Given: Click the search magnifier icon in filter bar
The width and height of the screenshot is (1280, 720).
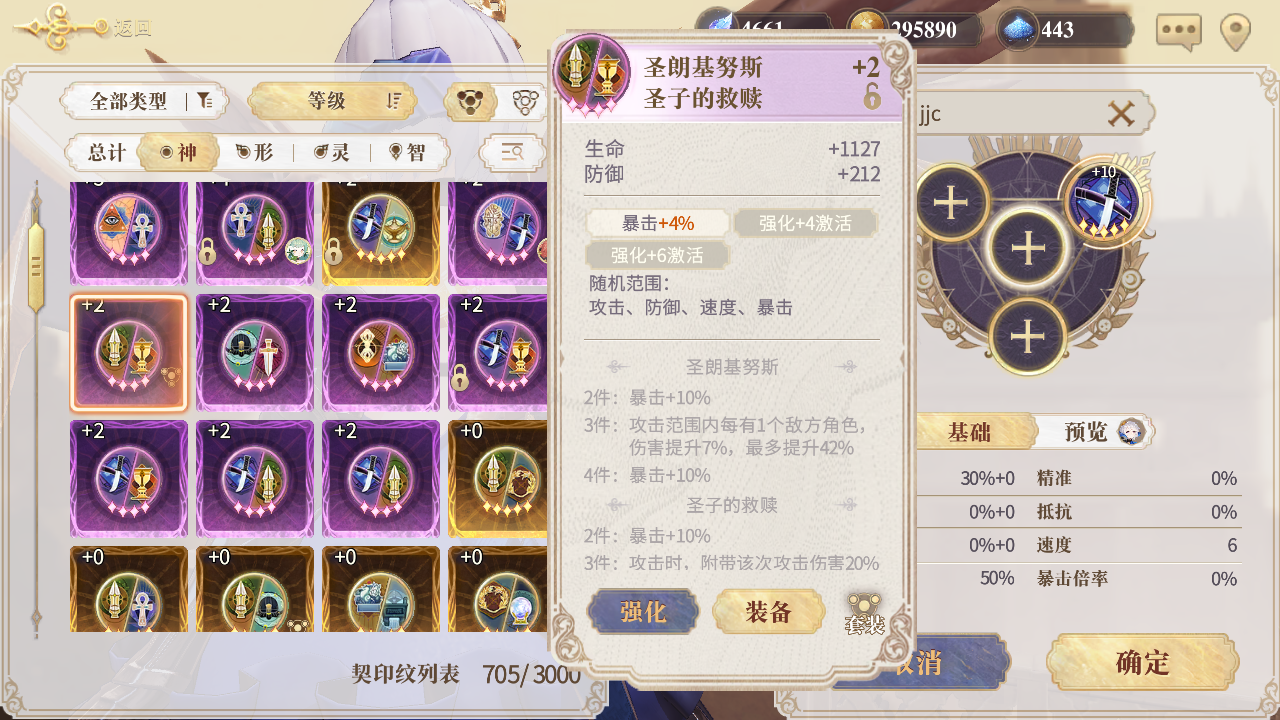Looking at the screenshot, I should 513,151.
